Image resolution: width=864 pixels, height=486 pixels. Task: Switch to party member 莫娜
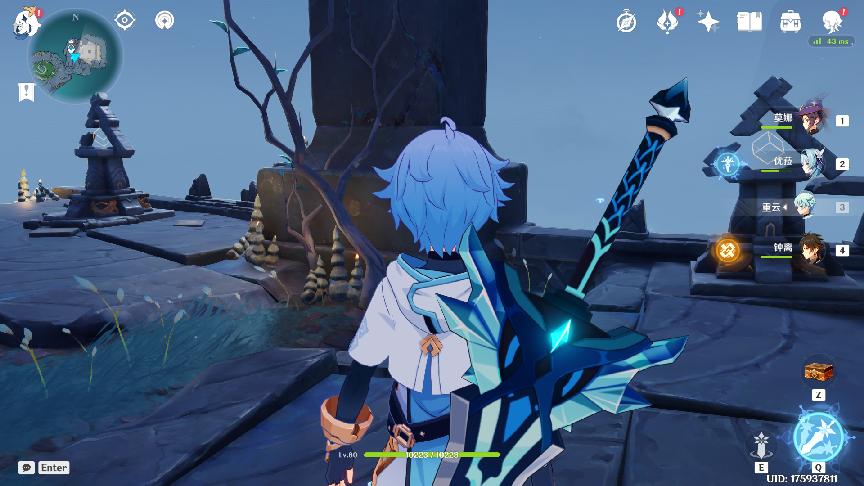tap(811, 119)
